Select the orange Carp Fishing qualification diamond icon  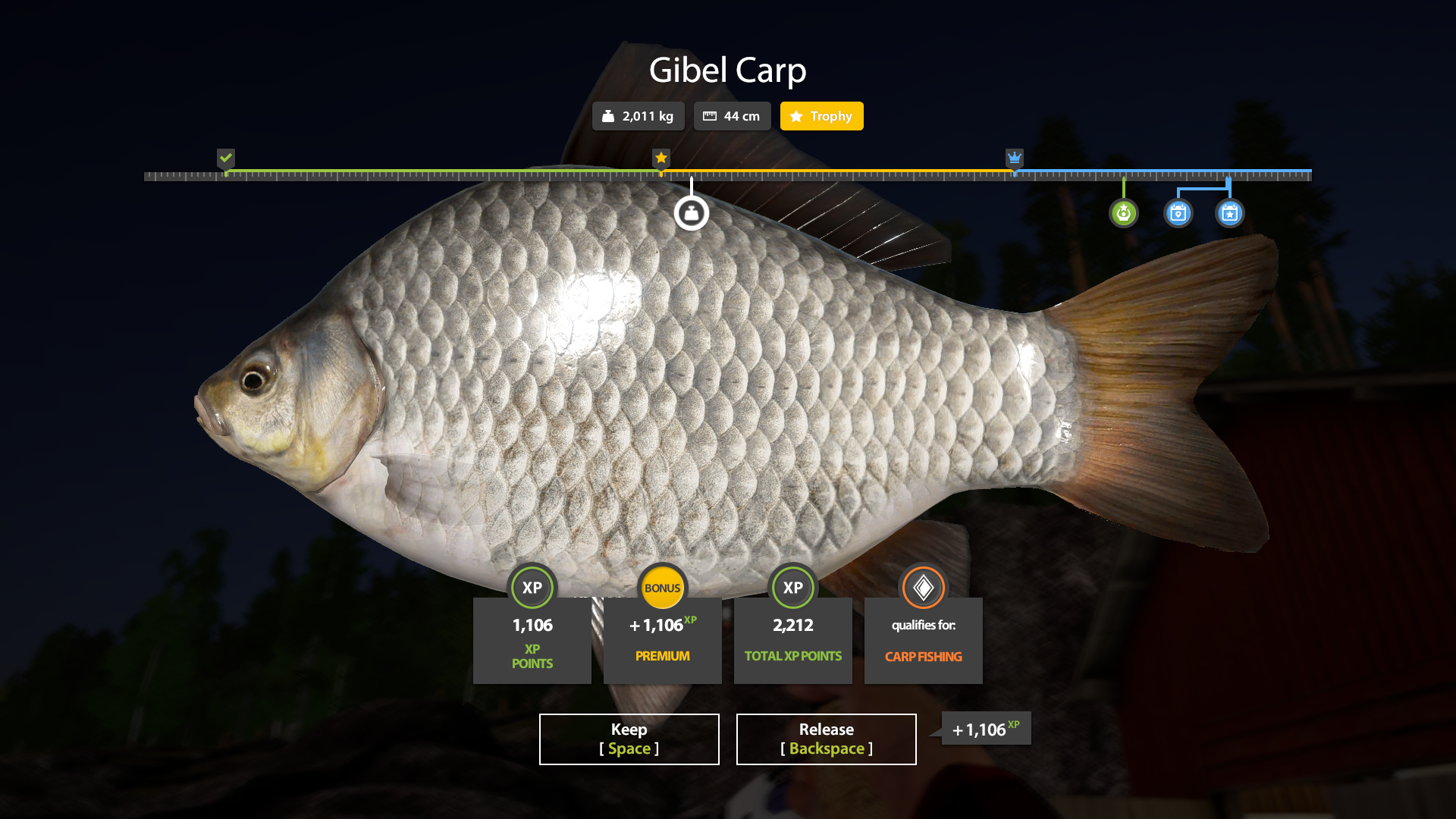923,588
